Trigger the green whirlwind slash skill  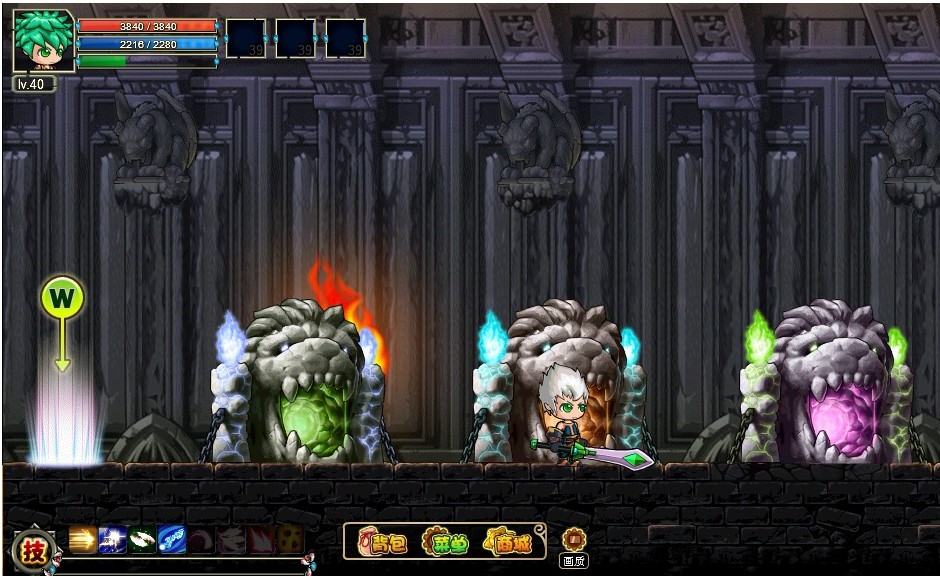[143, 540]
